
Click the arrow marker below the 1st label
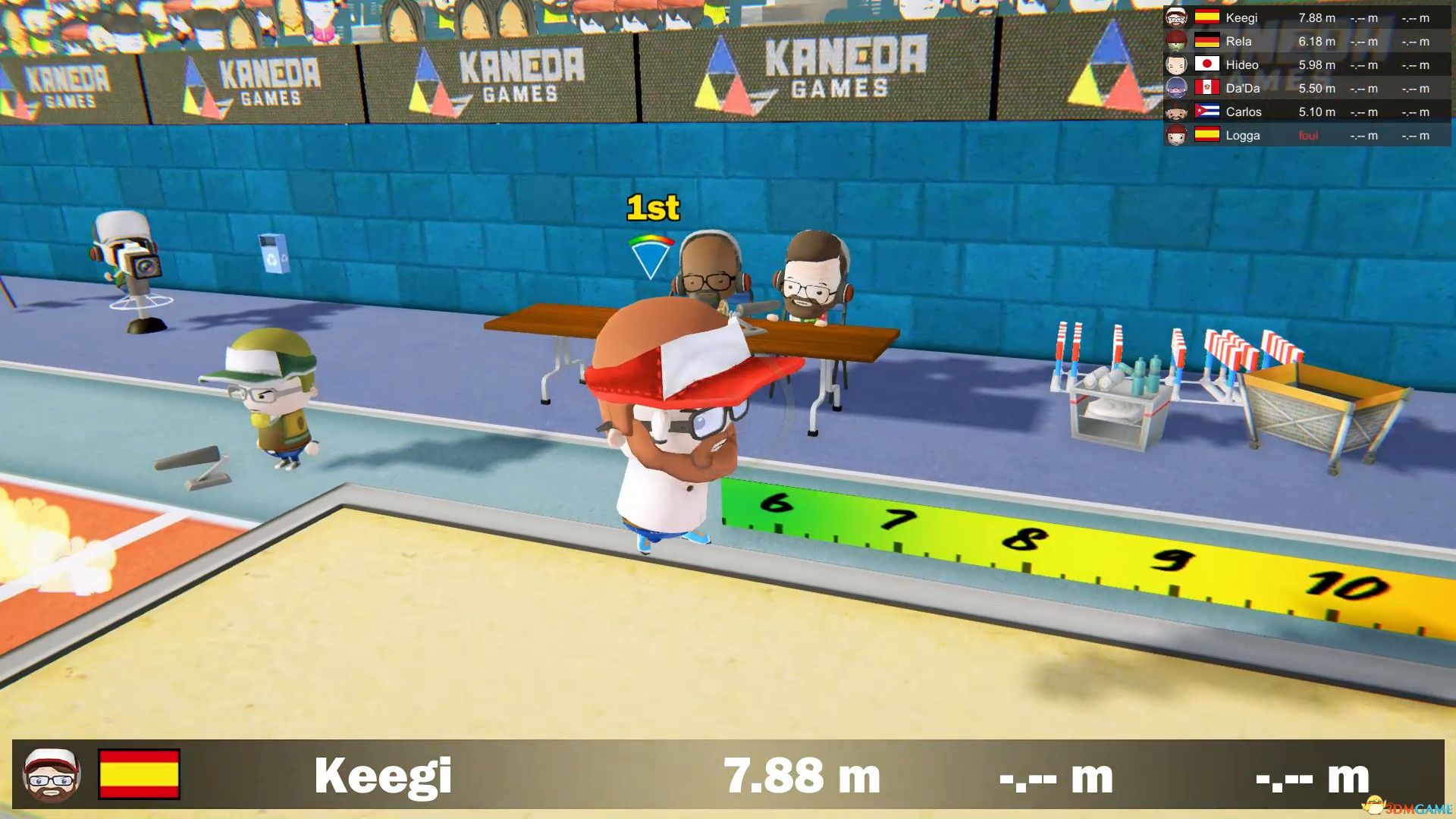(651, 256)
